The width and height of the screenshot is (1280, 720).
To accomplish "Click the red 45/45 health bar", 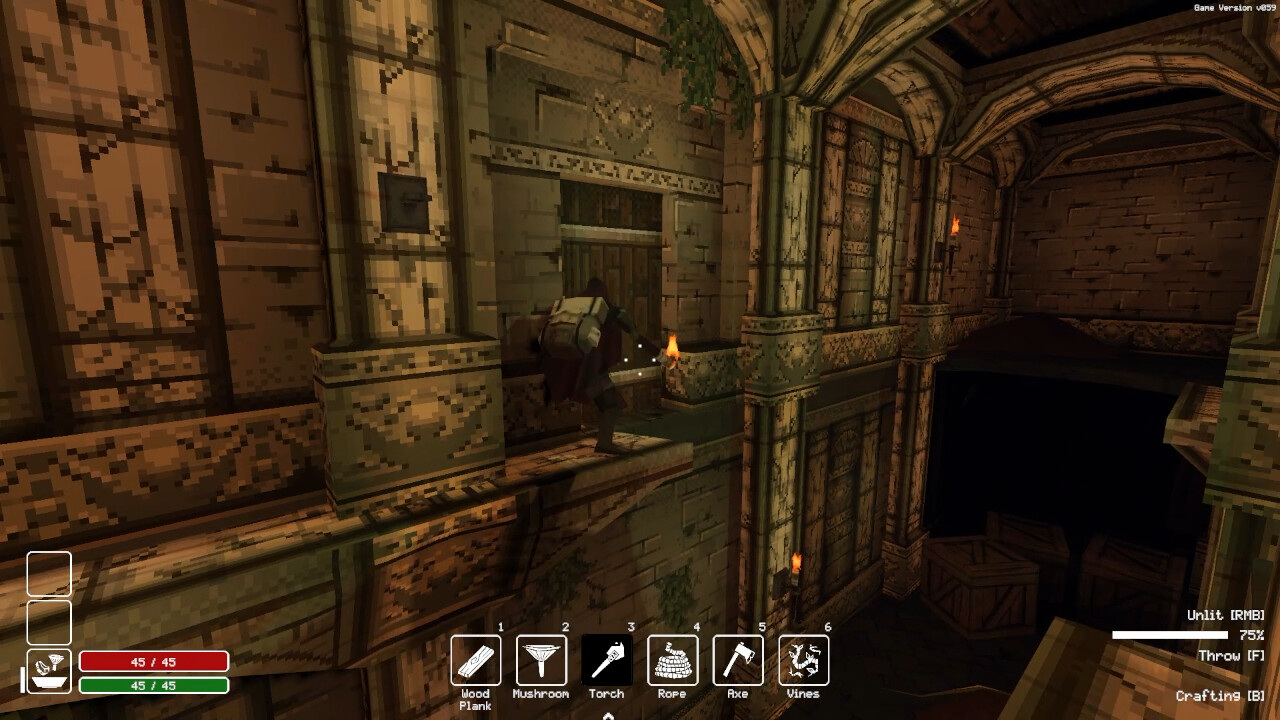I will point(152,661).
